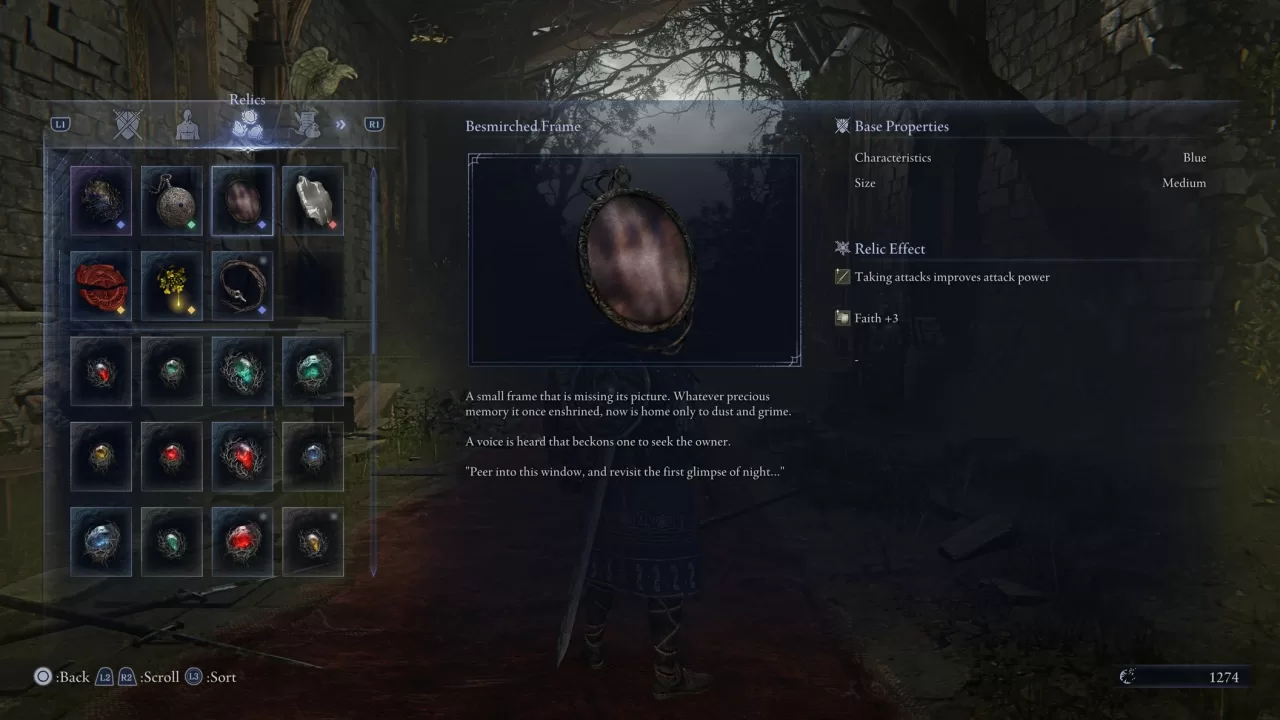Select the crossed swords and shield tab icon
1280x720 pixels.
(128, 124)
